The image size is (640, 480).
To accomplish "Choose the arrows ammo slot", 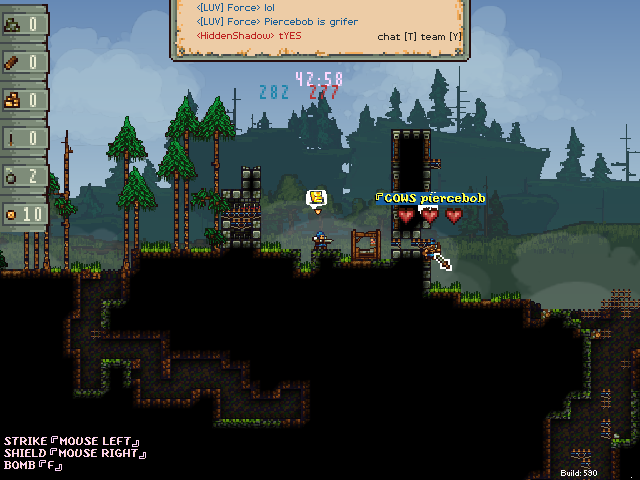I will pos(24,138).
